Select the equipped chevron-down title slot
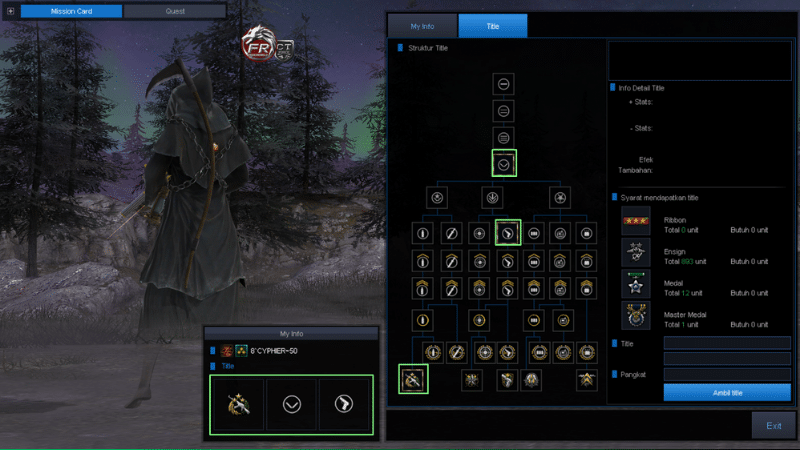Viewport: 800px width, 450px height. (x=291, y=404)
